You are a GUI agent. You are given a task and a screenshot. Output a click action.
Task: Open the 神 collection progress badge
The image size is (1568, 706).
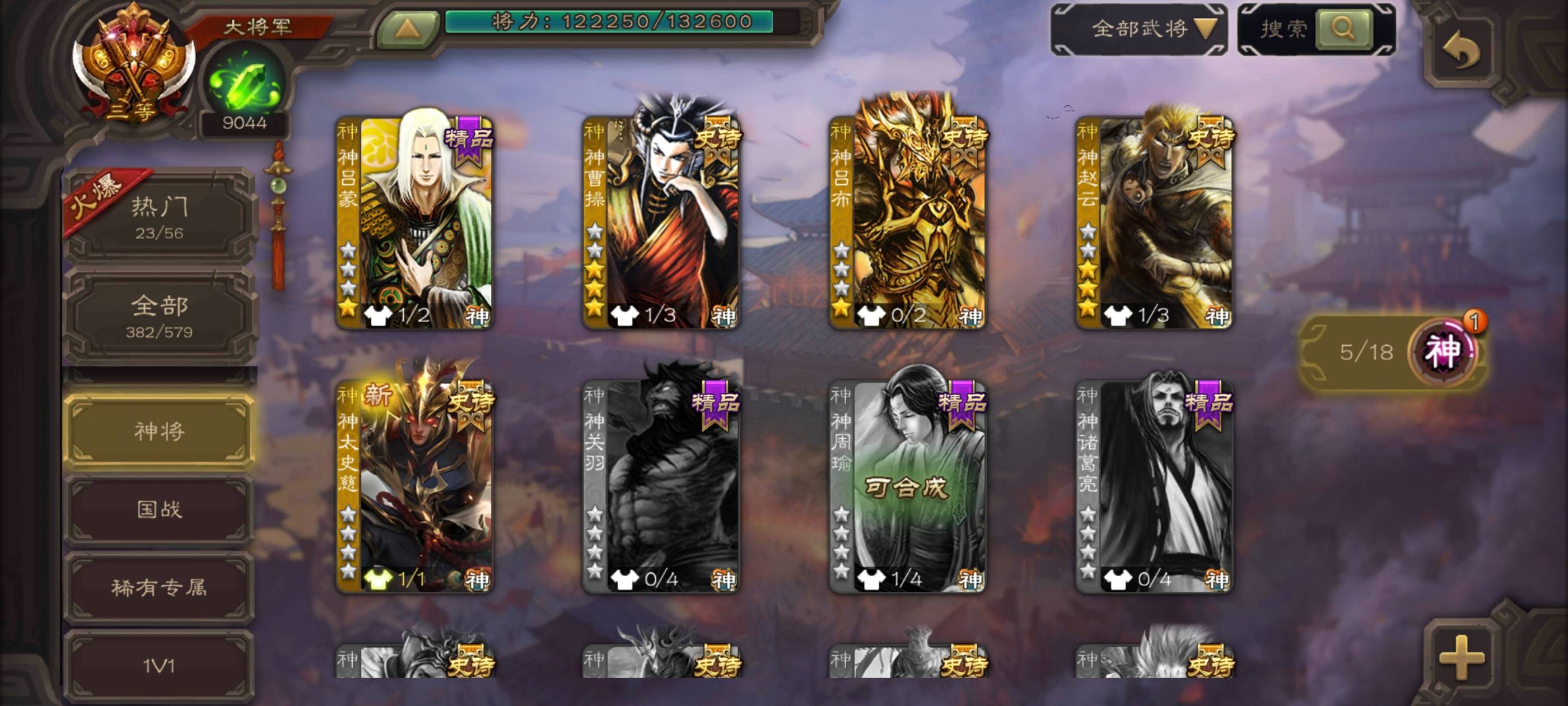coord(1443,351)
